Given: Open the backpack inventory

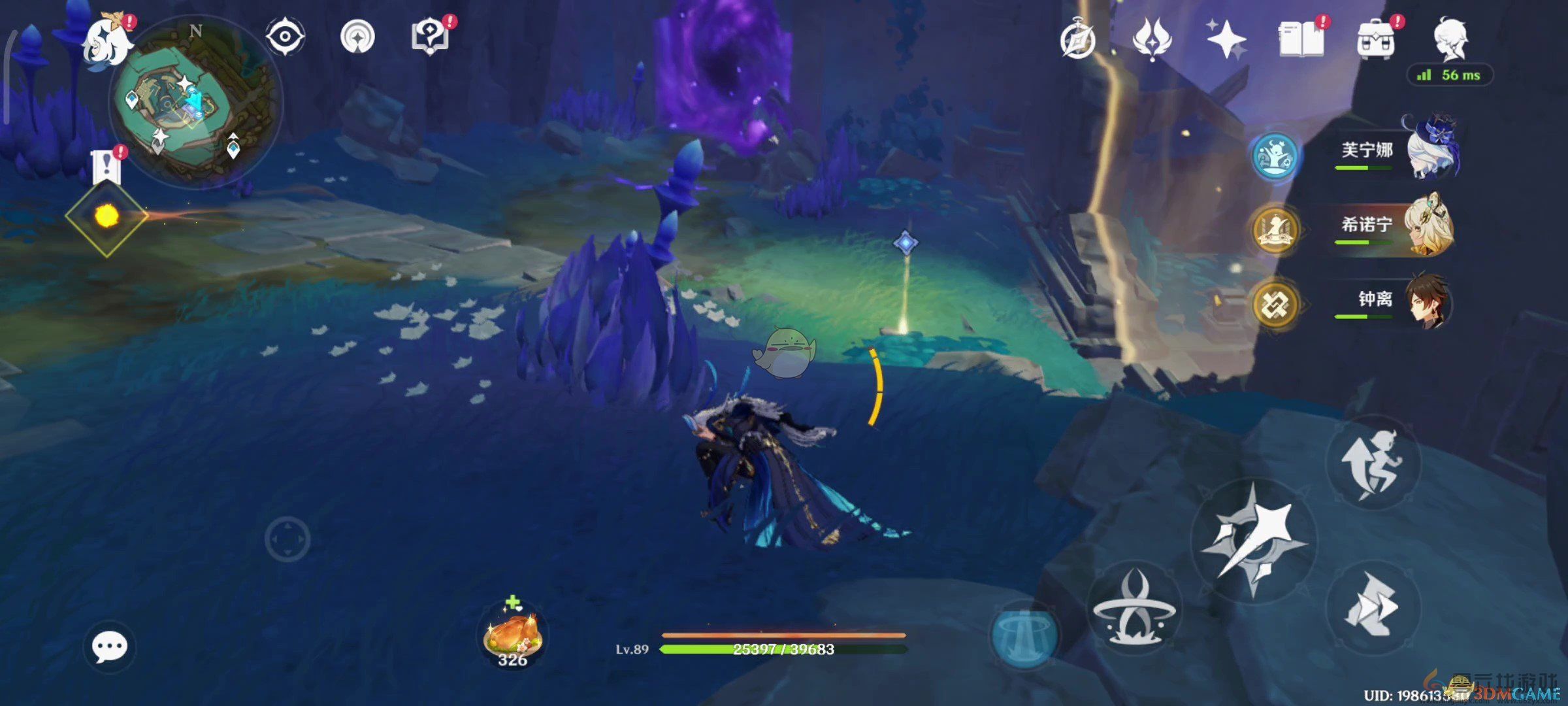Looking at the screenshot, I should click(x=1375, y=41).
